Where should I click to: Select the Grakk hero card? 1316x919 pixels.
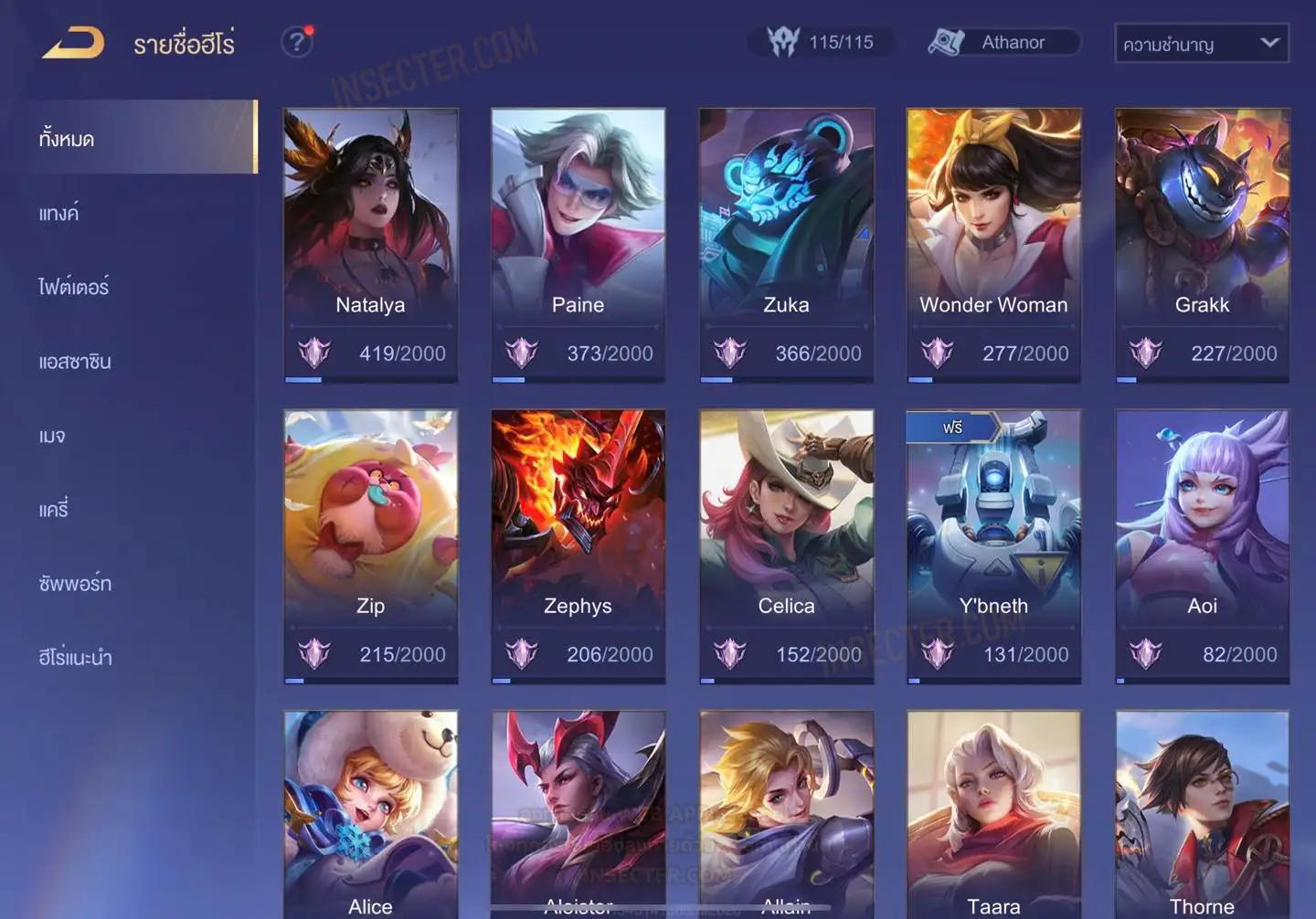pos(1202,244)
